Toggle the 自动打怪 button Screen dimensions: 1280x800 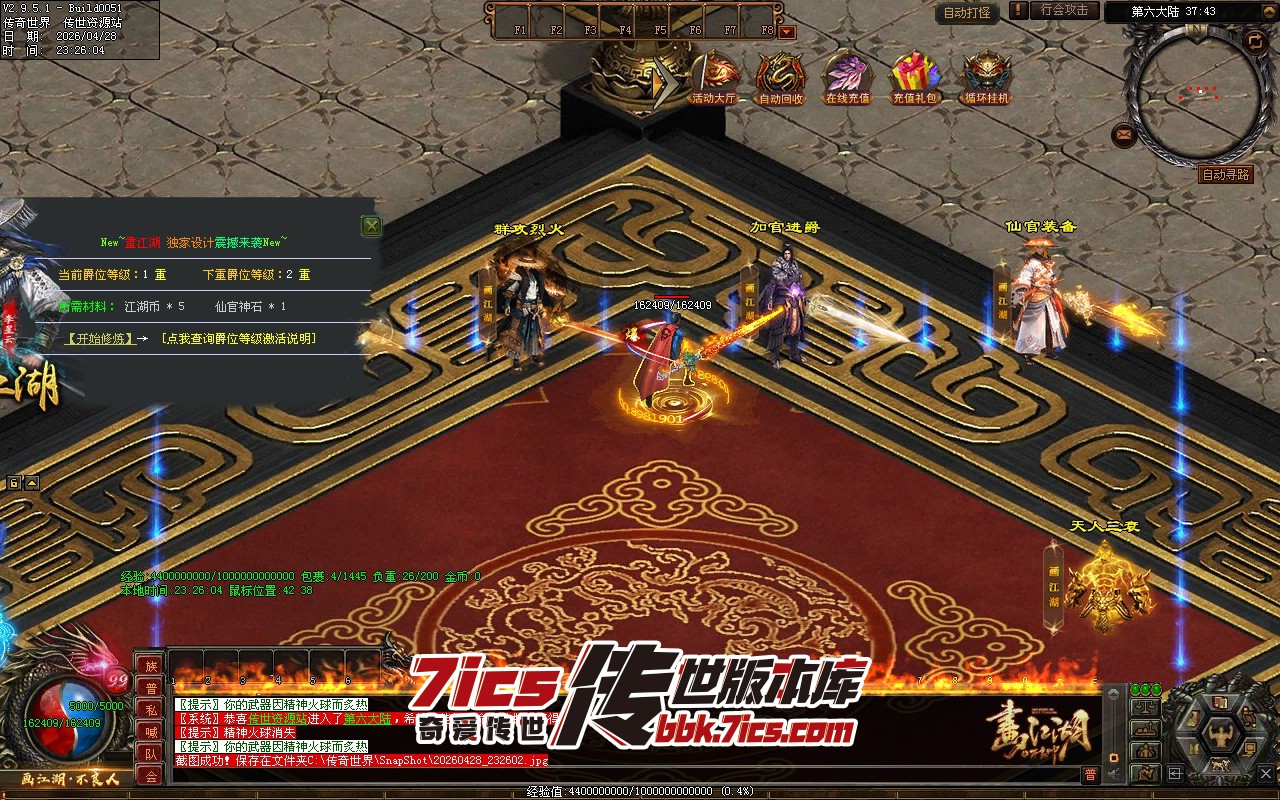coord(967,13)
